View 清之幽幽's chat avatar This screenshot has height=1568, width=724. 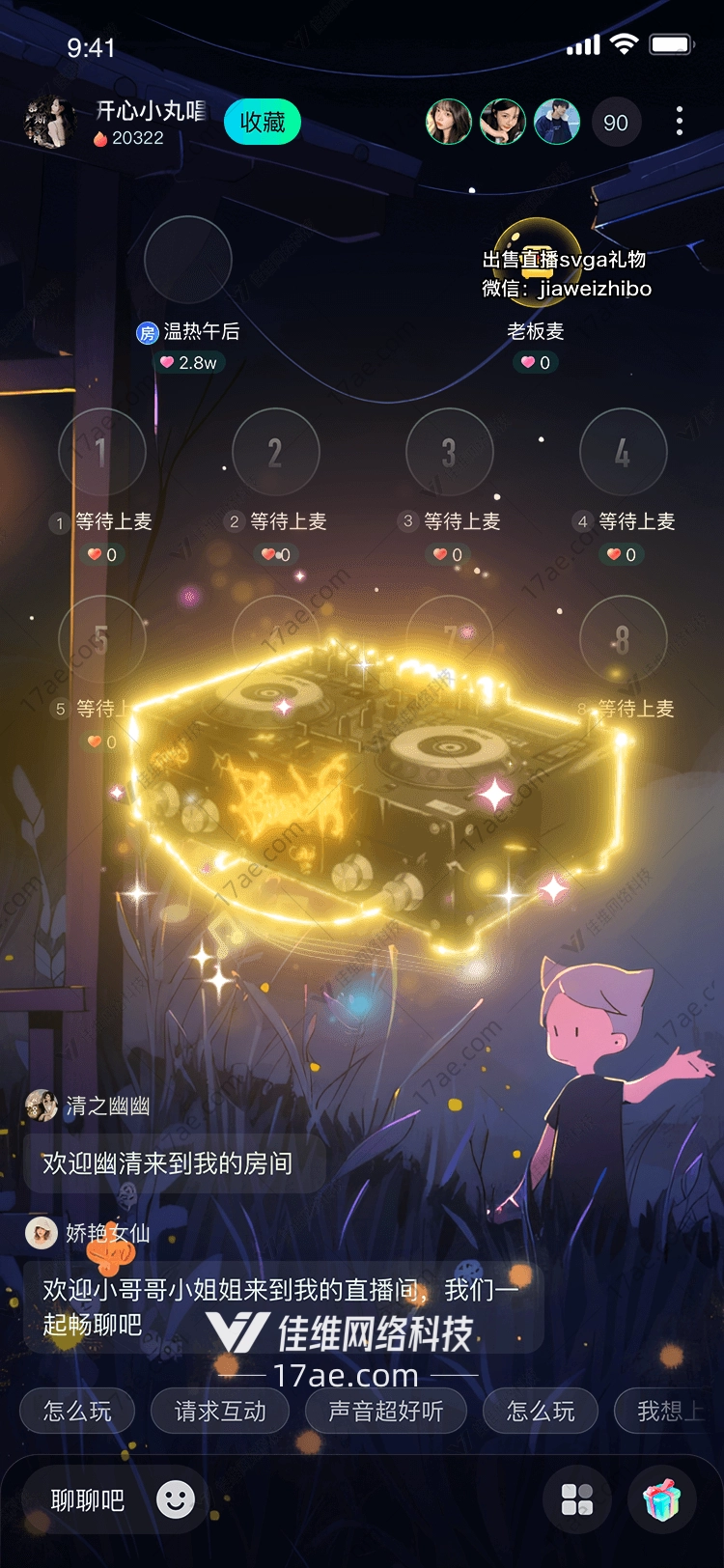click(x=42, y=1106)
